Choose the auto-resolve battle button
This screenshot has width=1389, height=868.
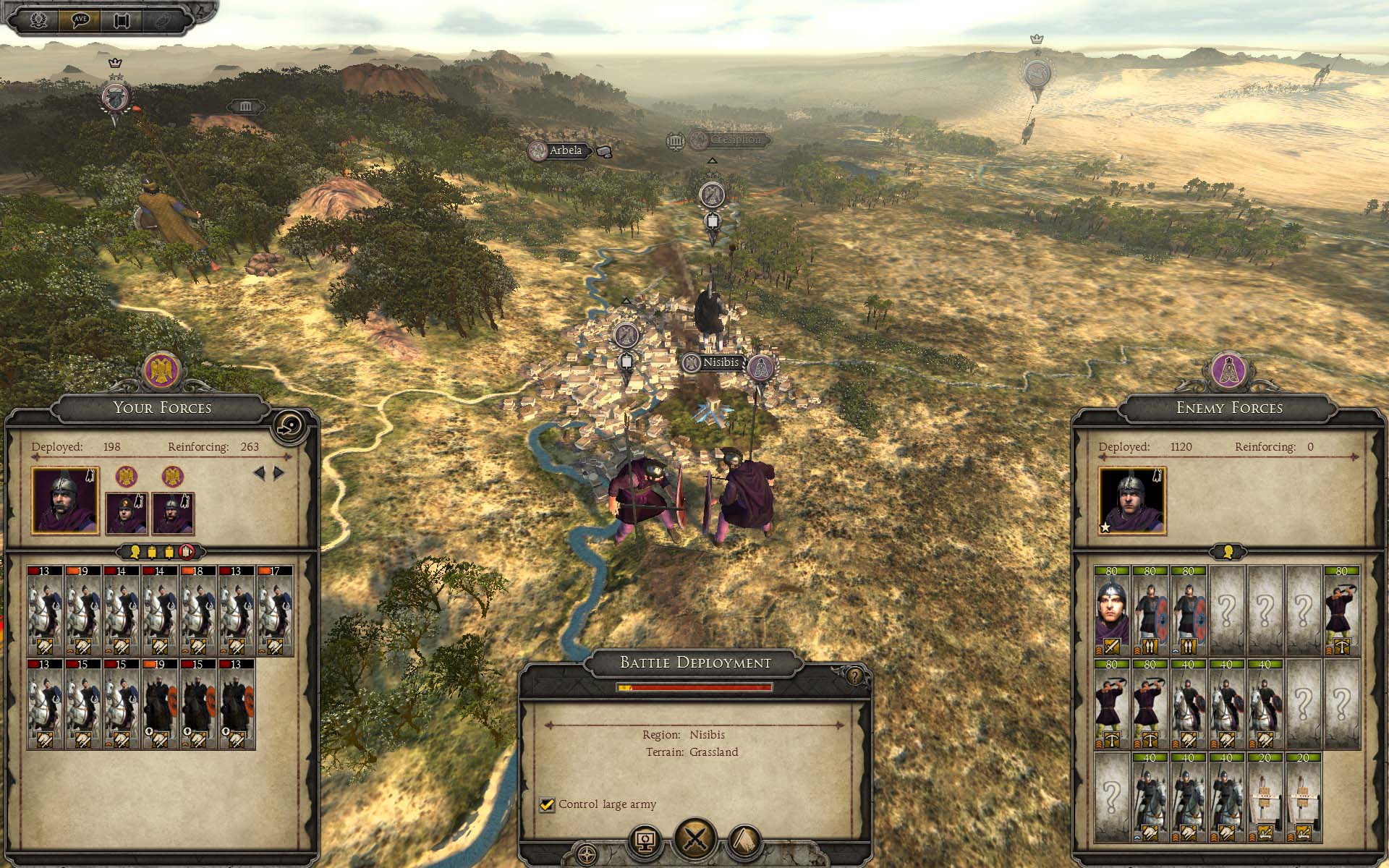[645, 841]
